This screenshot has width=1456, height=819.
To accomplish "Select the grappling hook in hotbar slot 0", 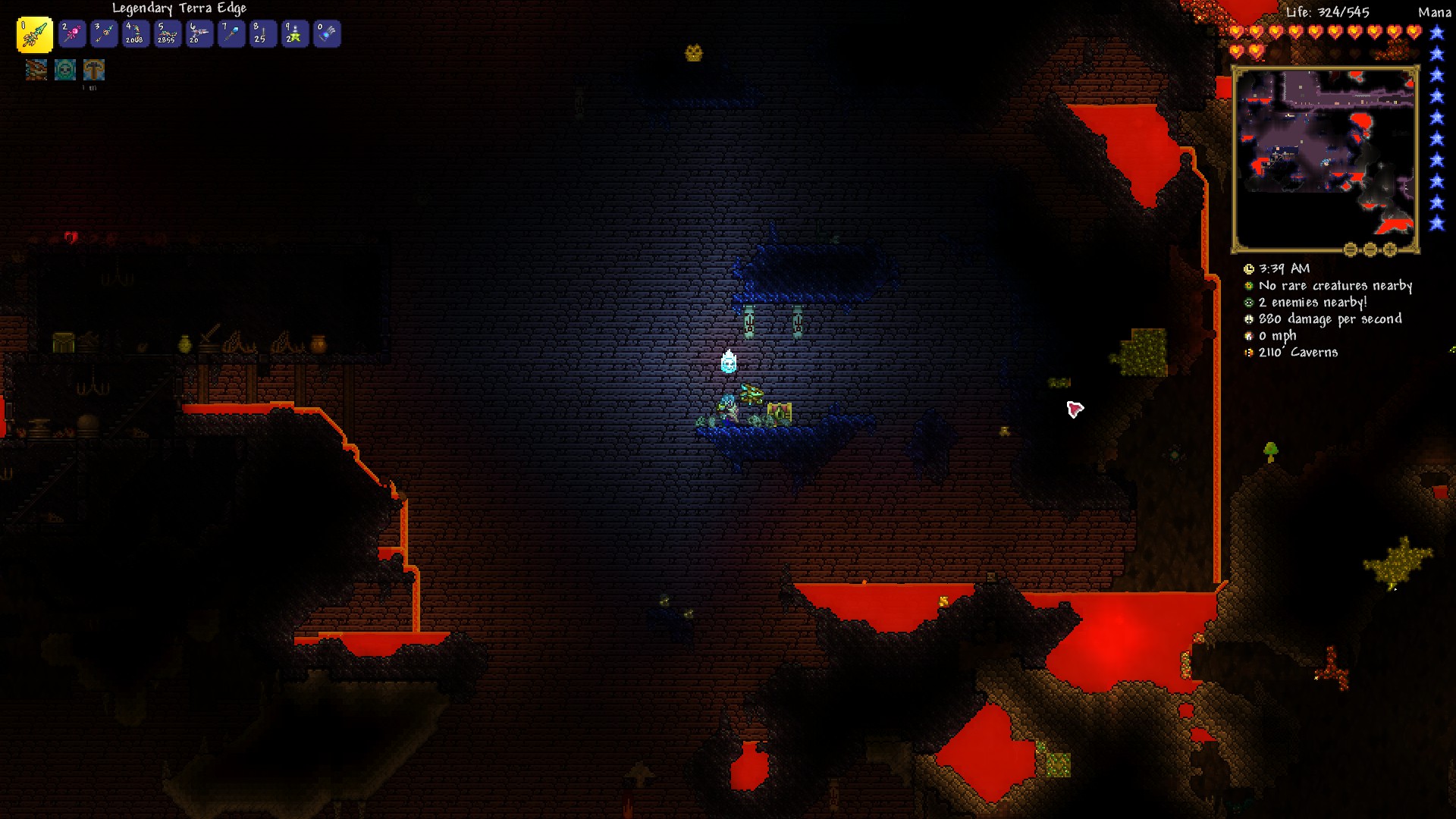I will click(327, 33).
